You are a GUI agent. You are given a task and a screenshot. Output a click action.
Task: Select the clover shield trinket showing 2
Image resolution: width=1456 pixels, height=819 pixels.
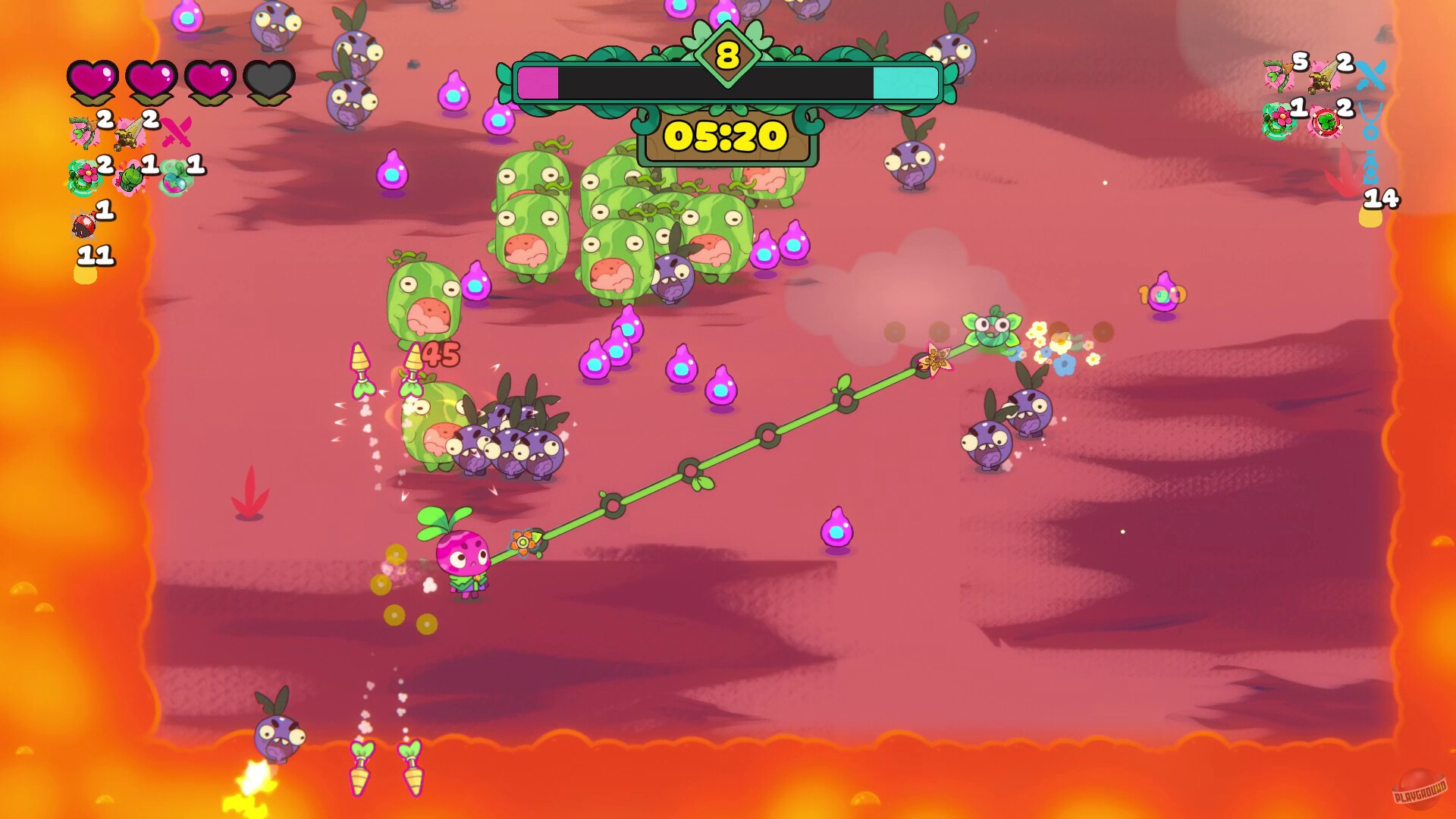[1326, 121]
